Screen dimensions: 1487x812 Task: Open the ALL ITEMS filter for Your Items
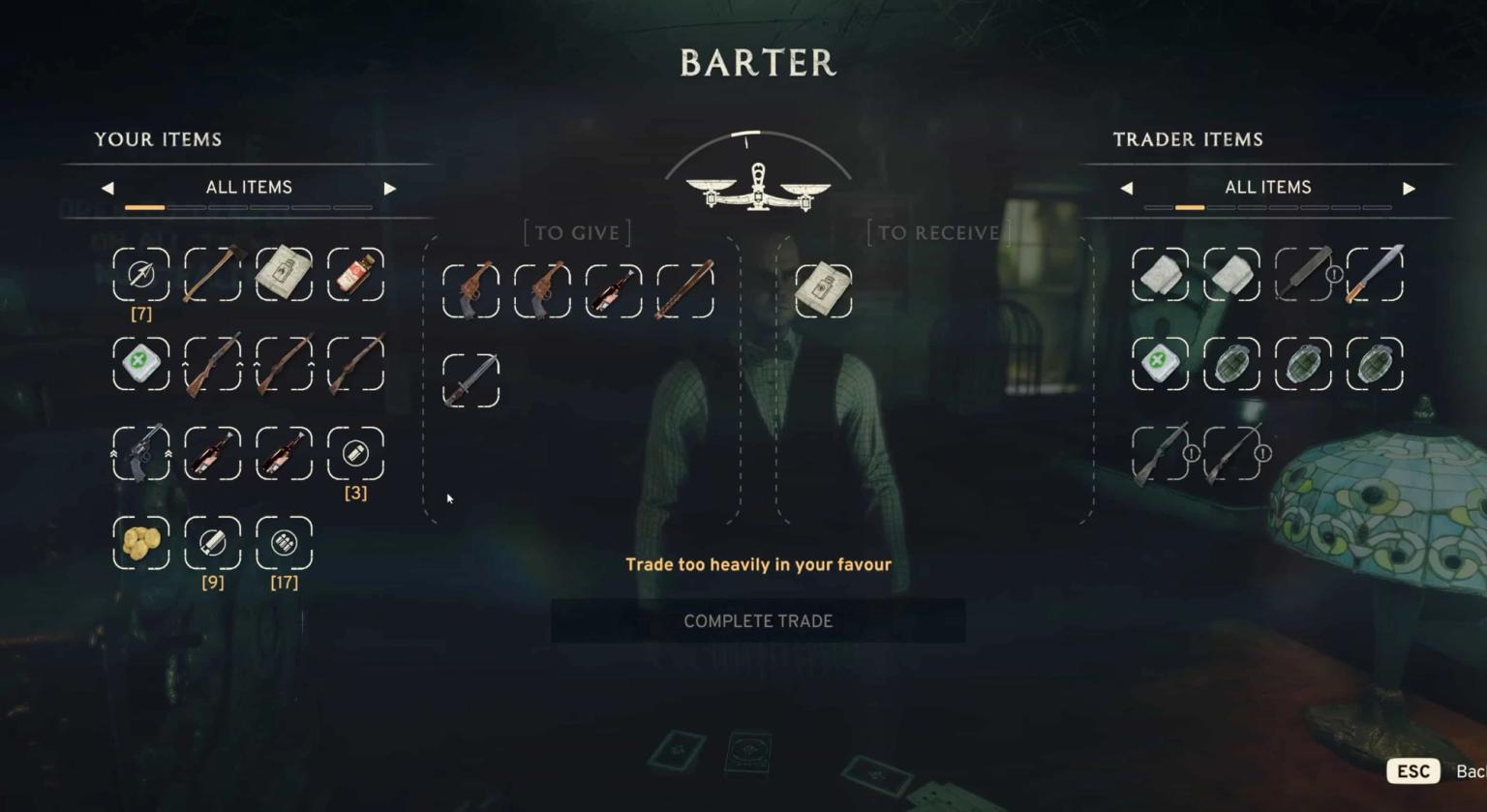(x=248, y=187)
